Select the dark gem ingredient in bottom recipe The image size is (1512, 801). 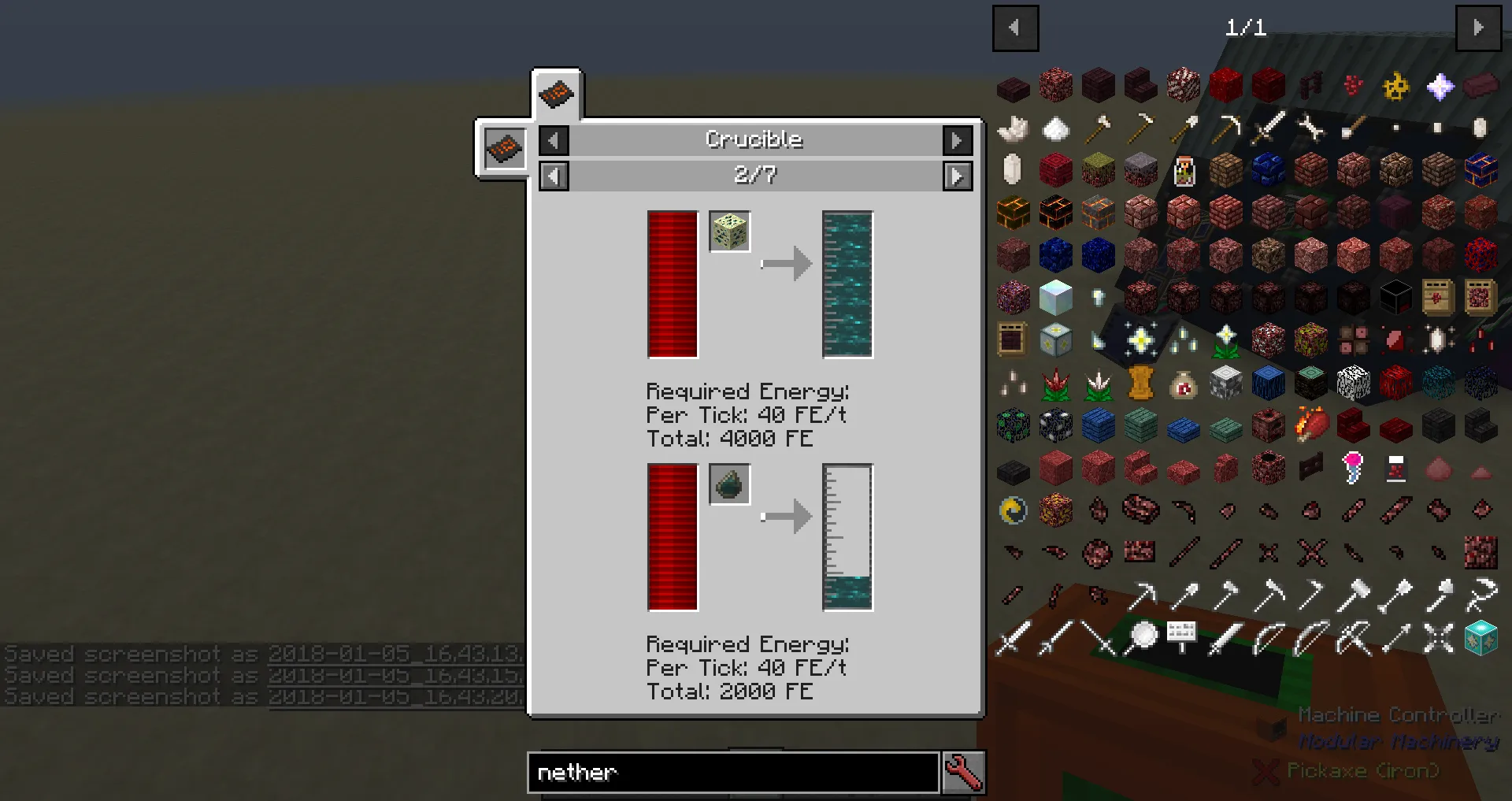tap(729, 485)
